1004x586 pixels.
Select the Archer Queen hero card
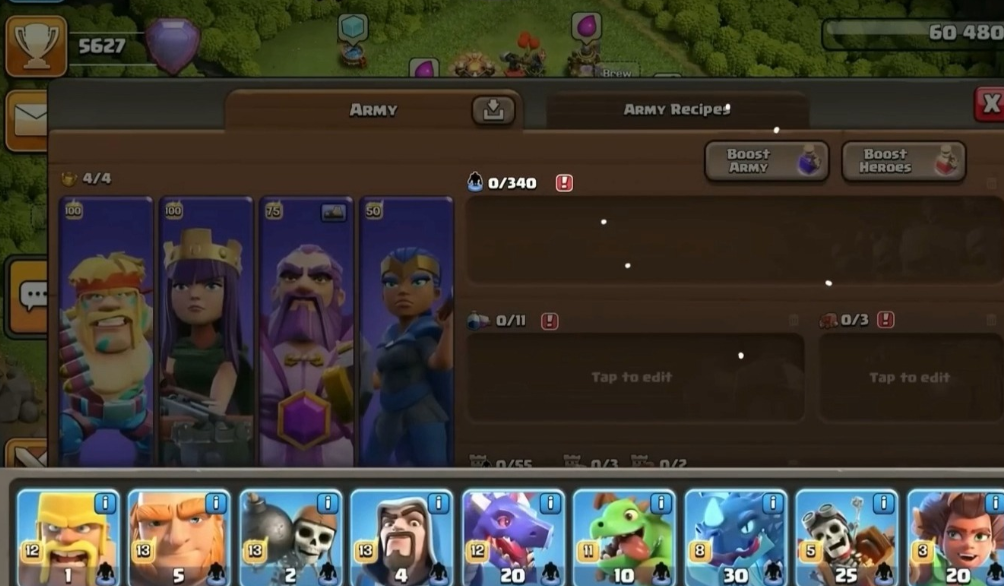(x=207, y=330)
